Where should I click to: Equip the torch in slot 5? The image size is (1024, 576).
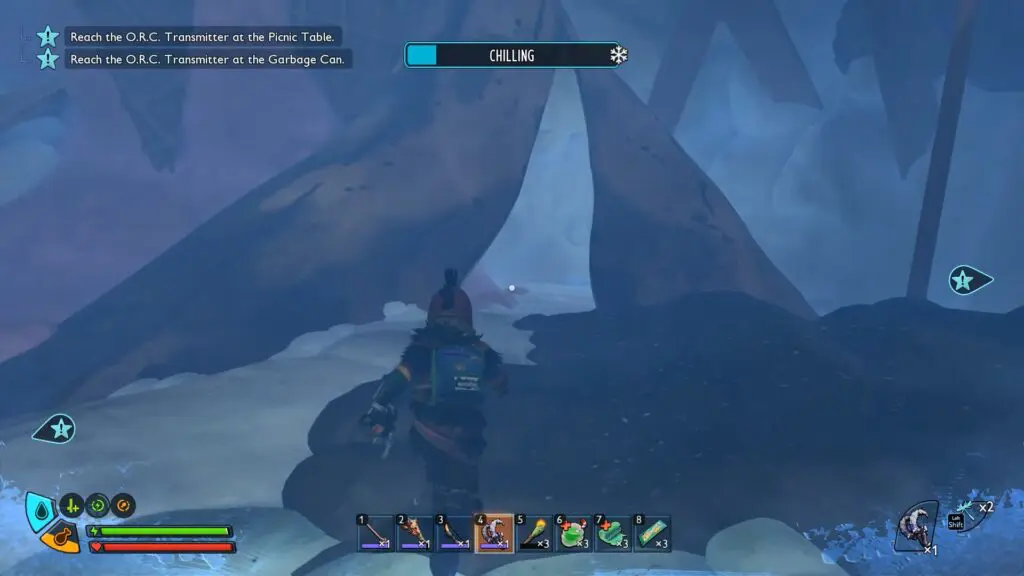click(x=533, y=534)
